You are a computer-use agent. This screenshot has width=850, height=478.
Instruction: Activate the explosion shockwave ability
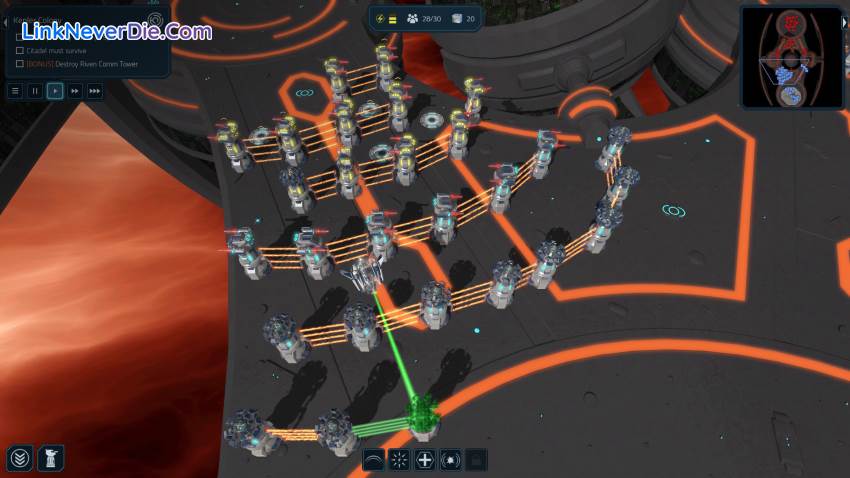[x=451, y=460]
